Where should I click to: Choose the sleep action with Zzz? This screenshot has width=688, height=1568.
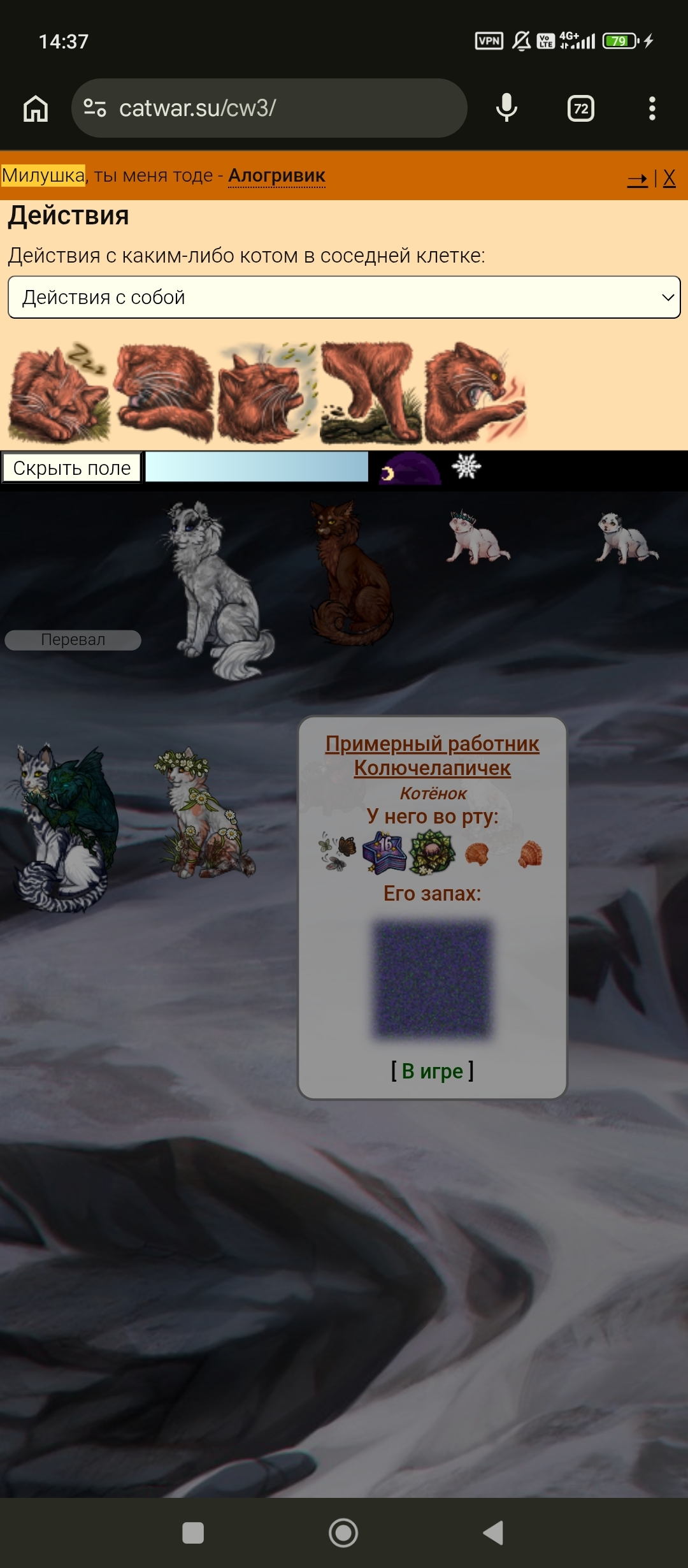59,393
